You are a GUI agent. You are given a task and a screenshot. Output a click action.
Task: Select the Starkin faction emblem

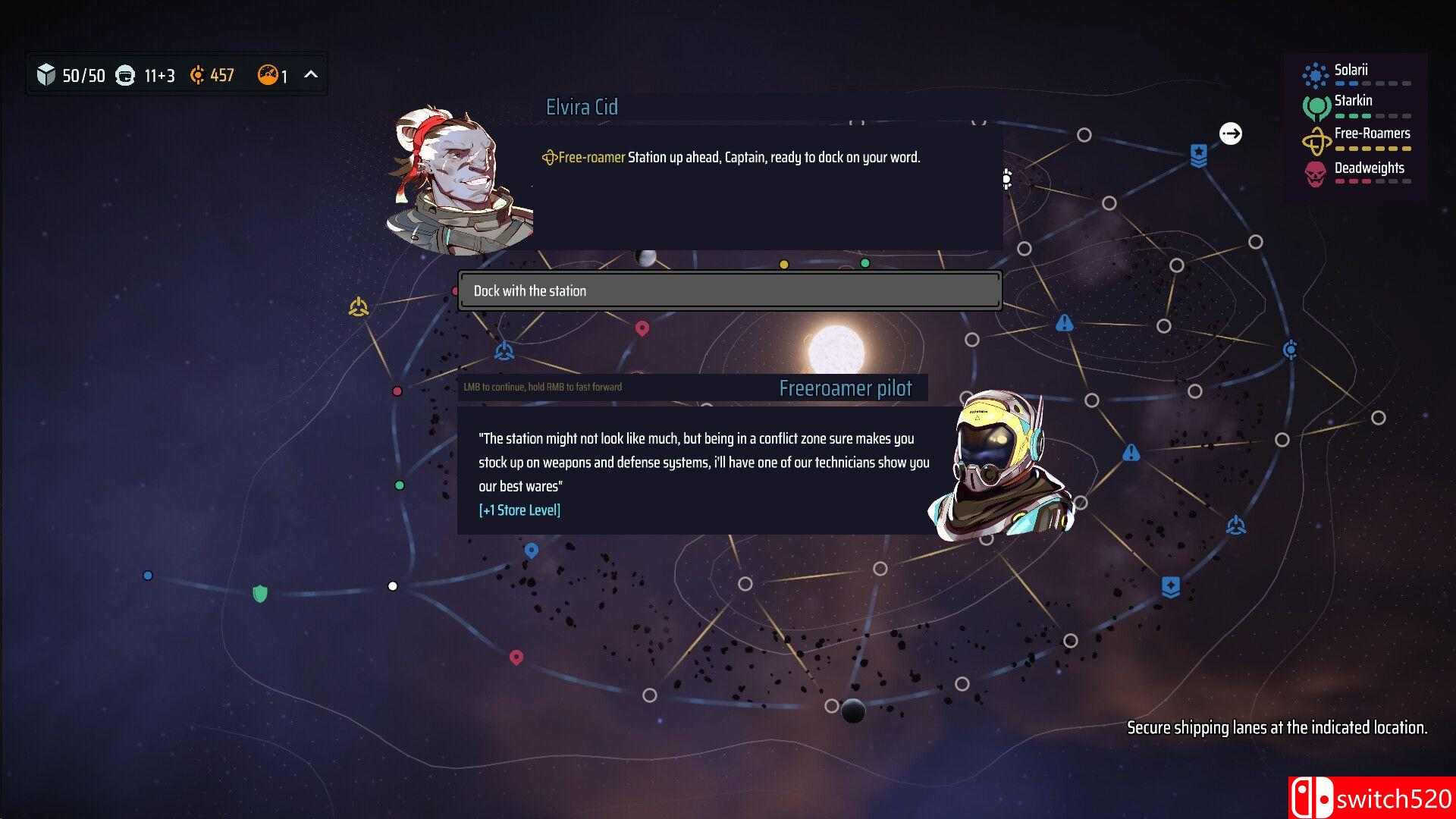pos(1316,106)
